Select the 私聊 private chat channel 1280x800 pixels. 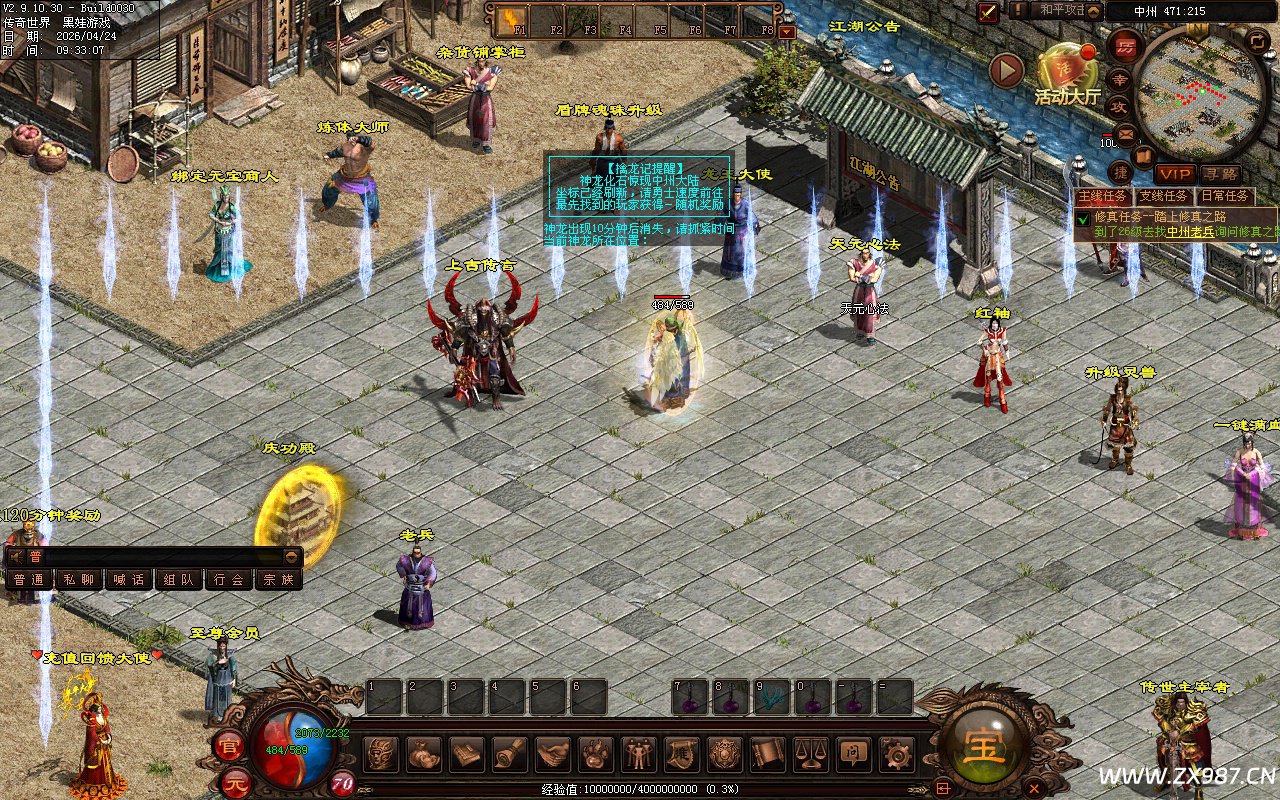[x=78, y=579]
